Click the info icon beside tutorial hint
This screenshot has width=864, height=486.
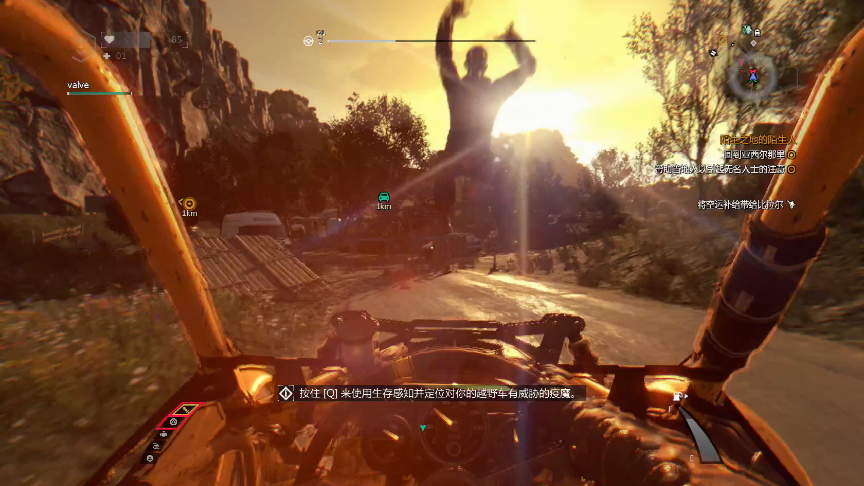[x=286, y=394]
